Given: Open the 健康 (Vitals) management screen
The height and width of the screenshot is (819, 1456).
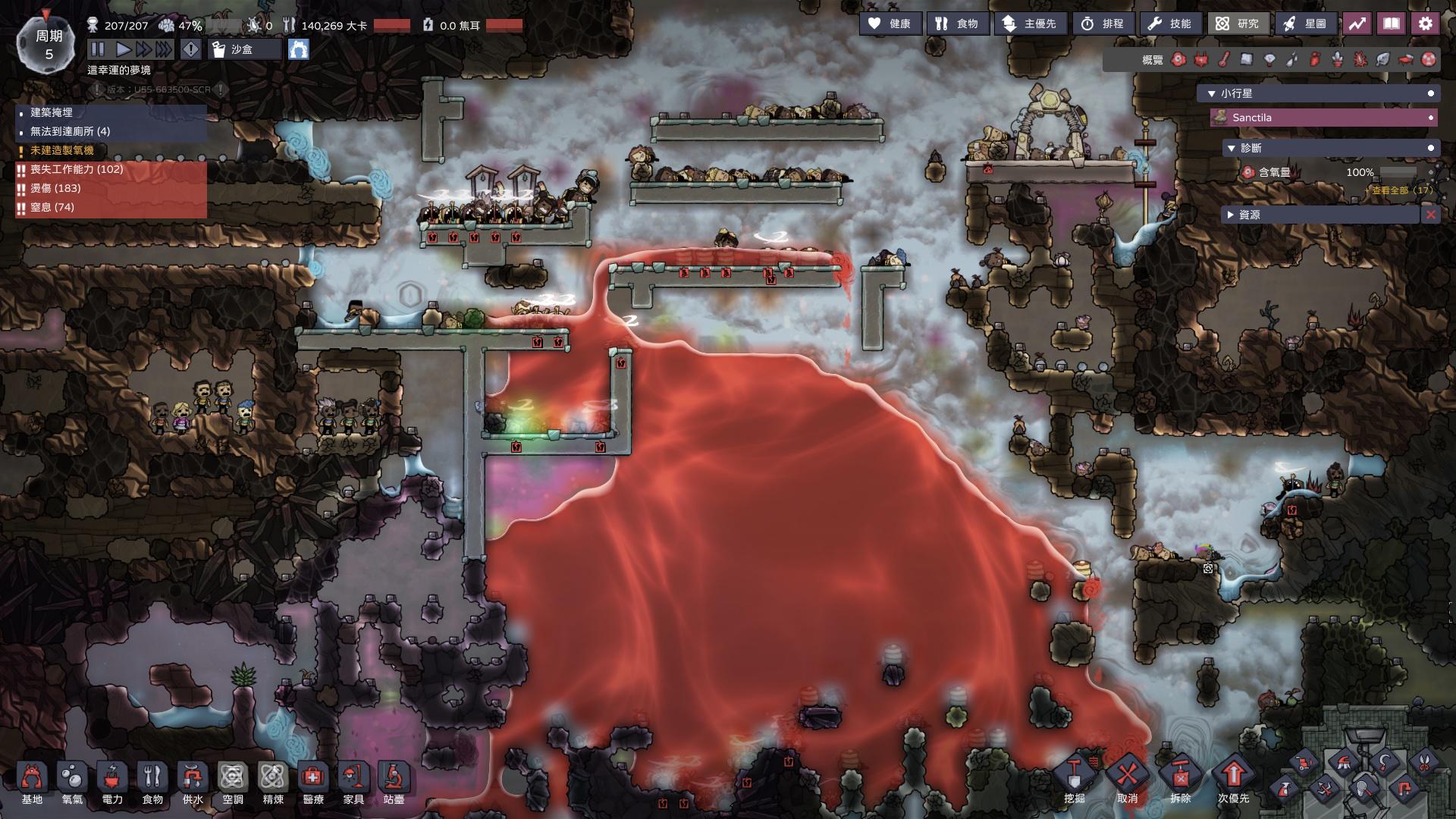Looking at the screenshot, I should coord(890,24).
